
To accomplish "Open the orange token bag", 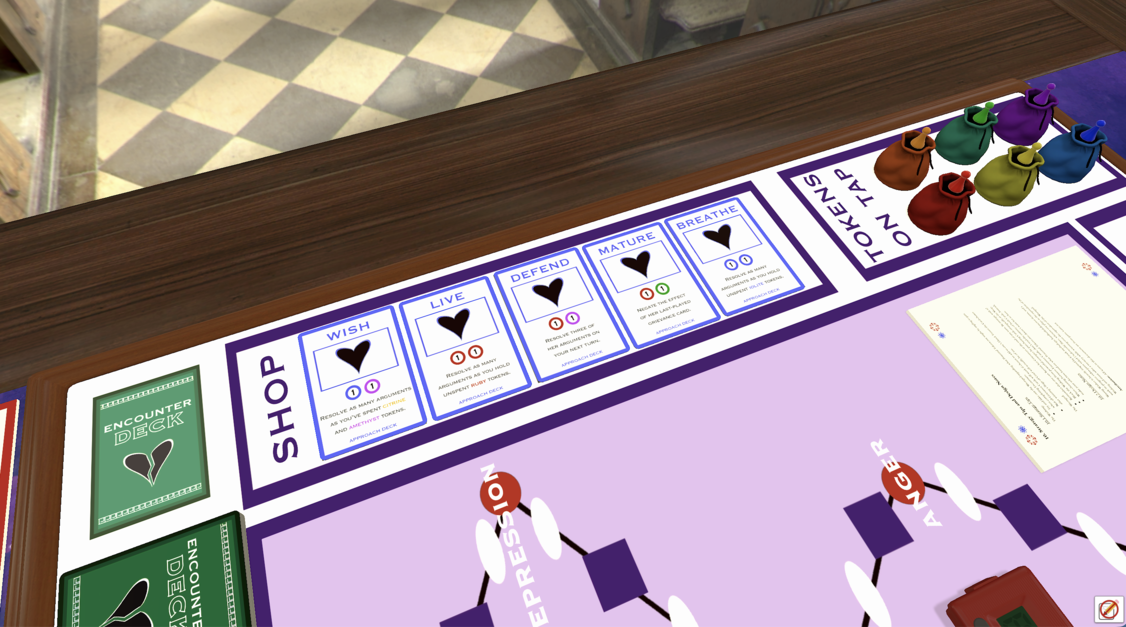I will pyautogui.click(x=903, y=160).
